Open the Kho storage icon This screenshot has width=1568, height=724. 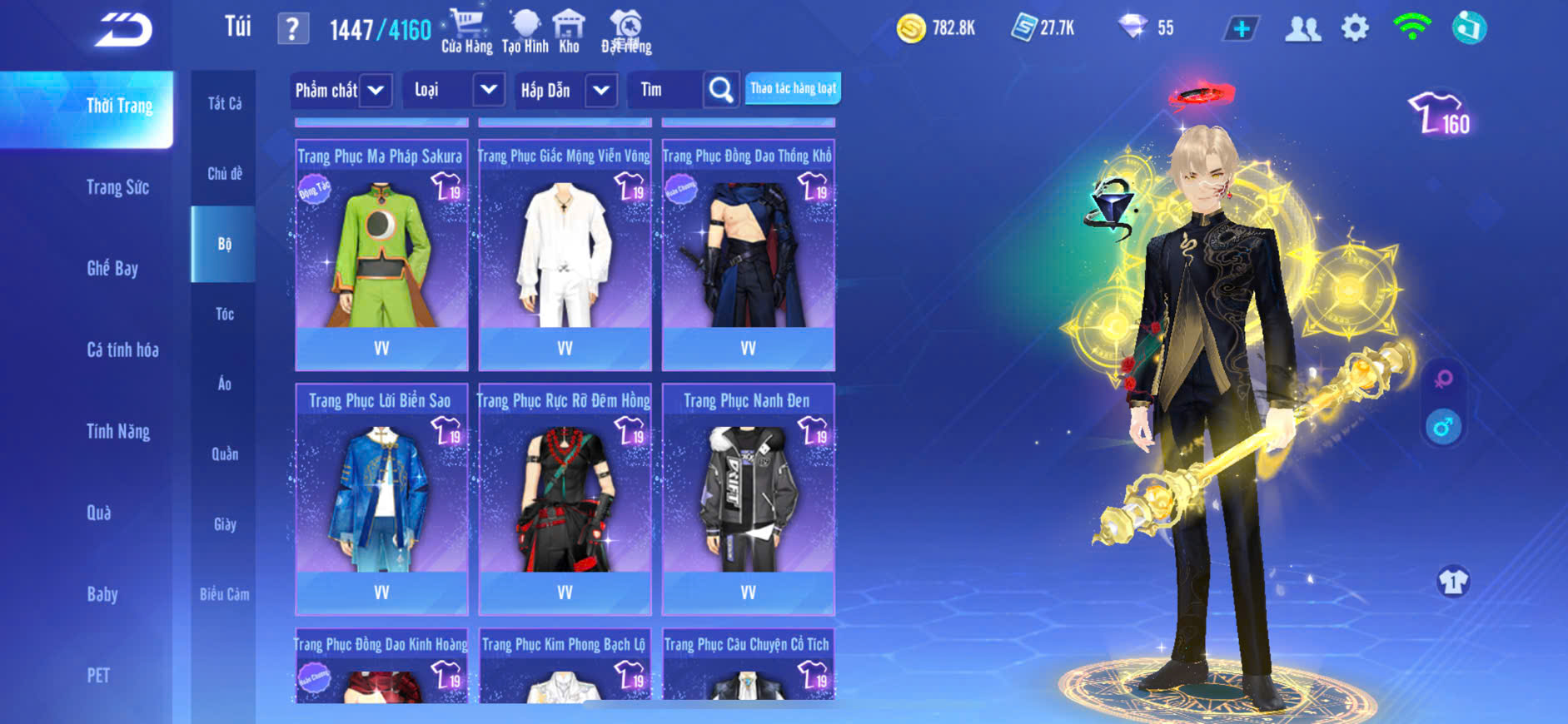tap(569, 32)
